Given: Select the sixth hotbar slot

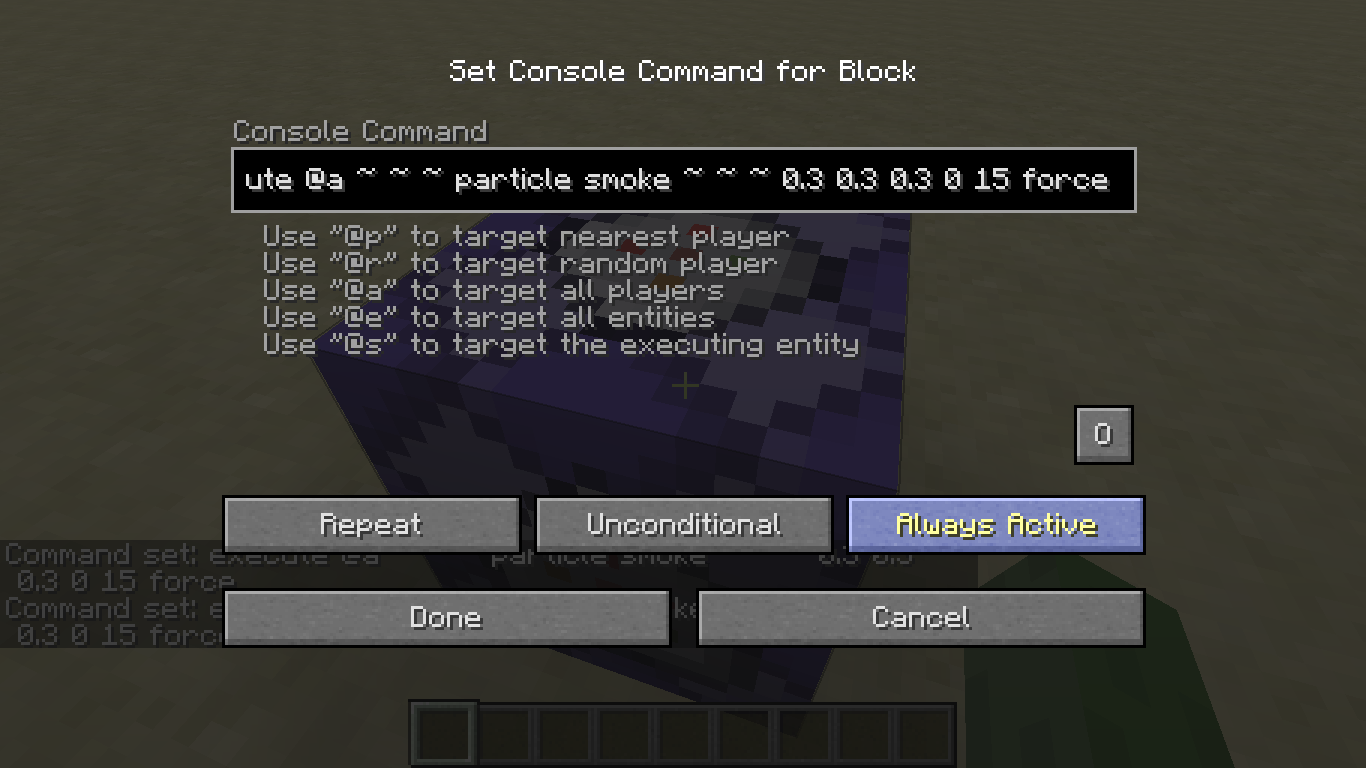Looking at the screenshot, I should click(744, 733).
